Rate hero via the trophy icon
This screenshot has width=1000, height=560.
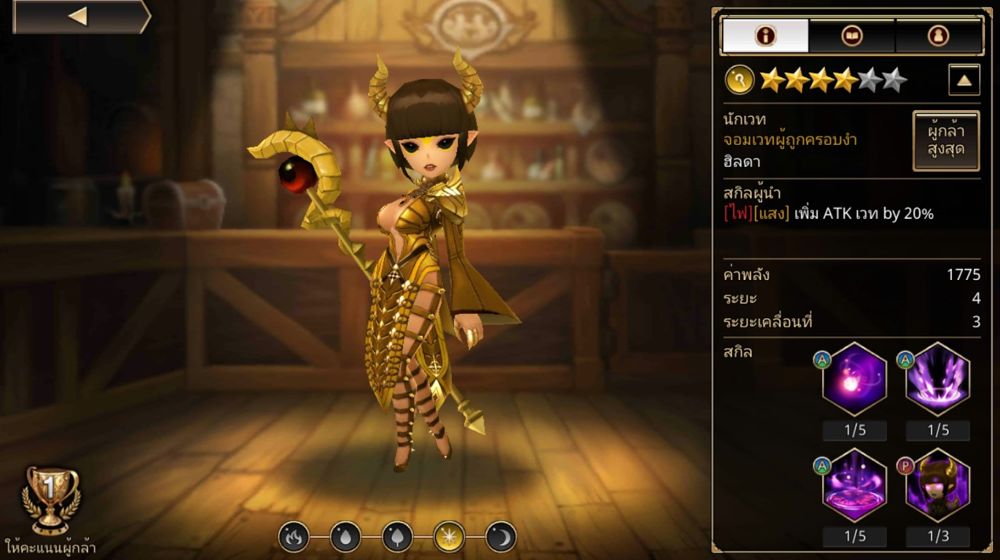pos(52,500)
